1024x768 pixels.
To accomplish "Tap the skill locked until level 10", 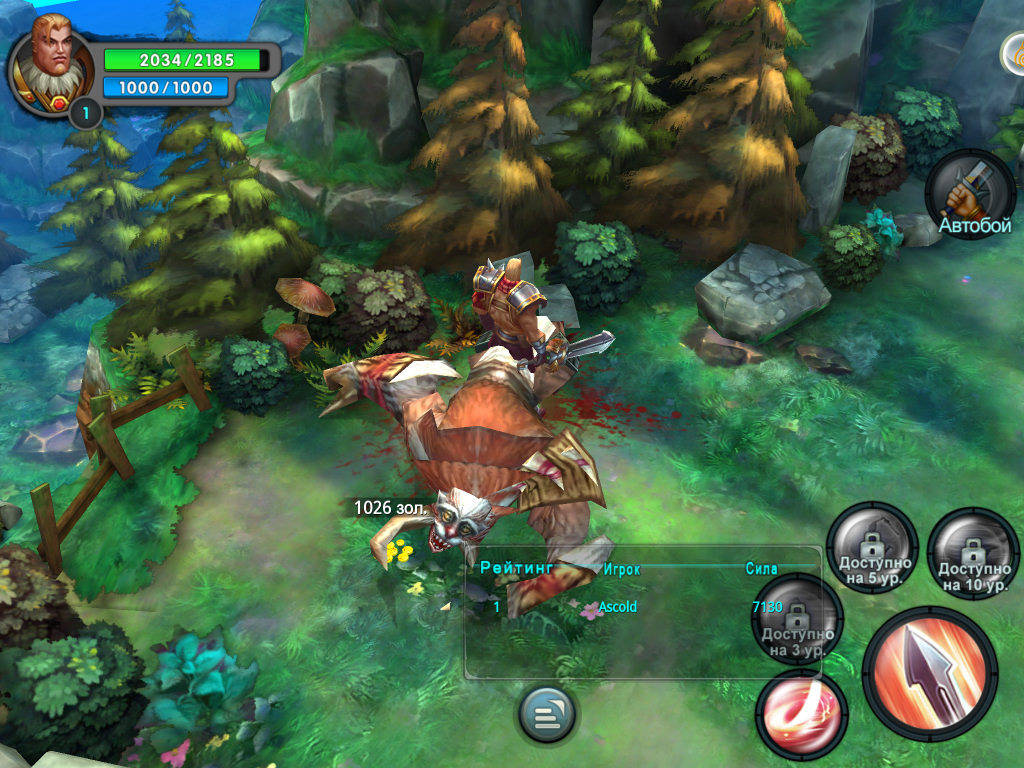I will [973, 553].
